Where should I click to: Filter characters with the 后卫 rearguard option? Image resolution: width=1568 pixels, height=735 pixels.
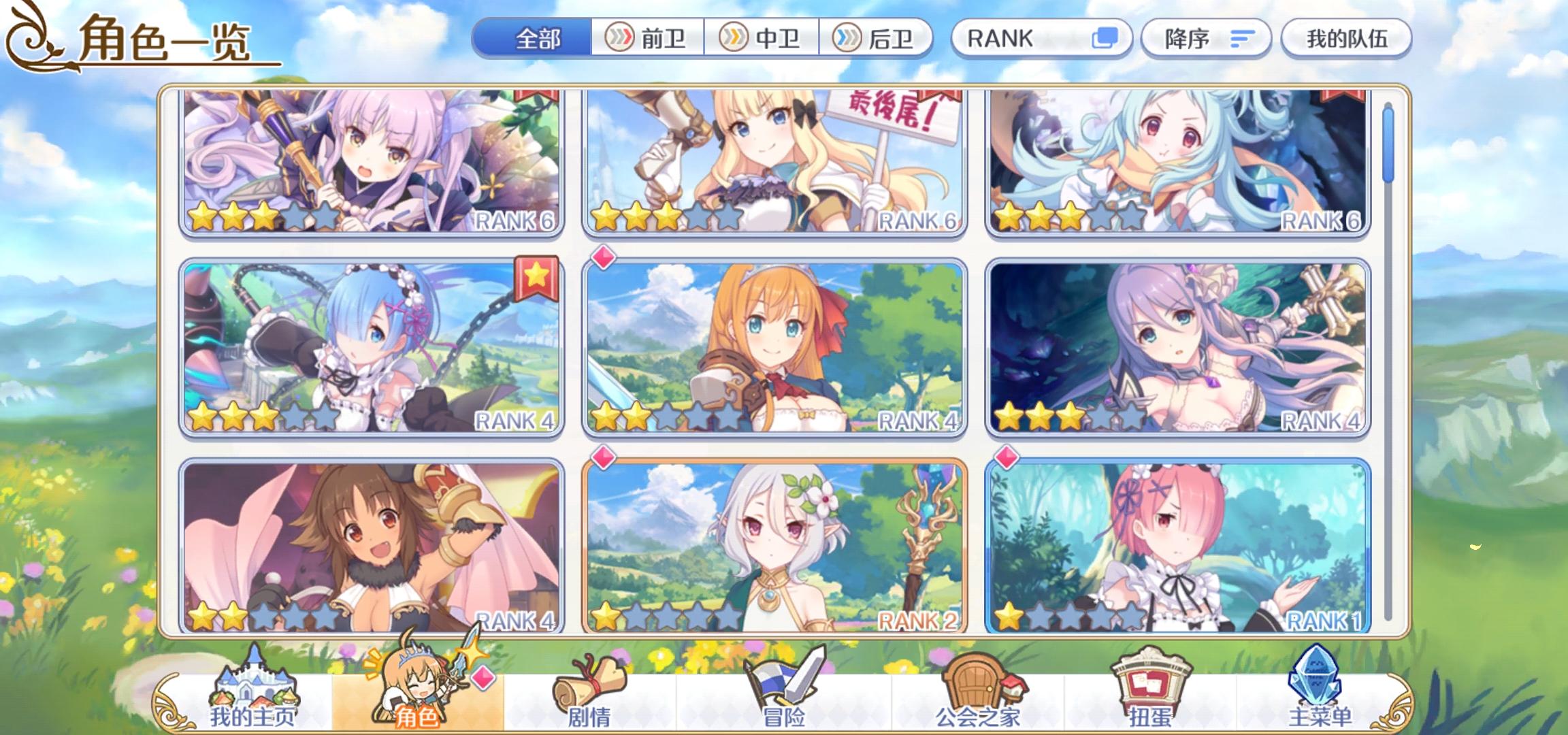877,39
